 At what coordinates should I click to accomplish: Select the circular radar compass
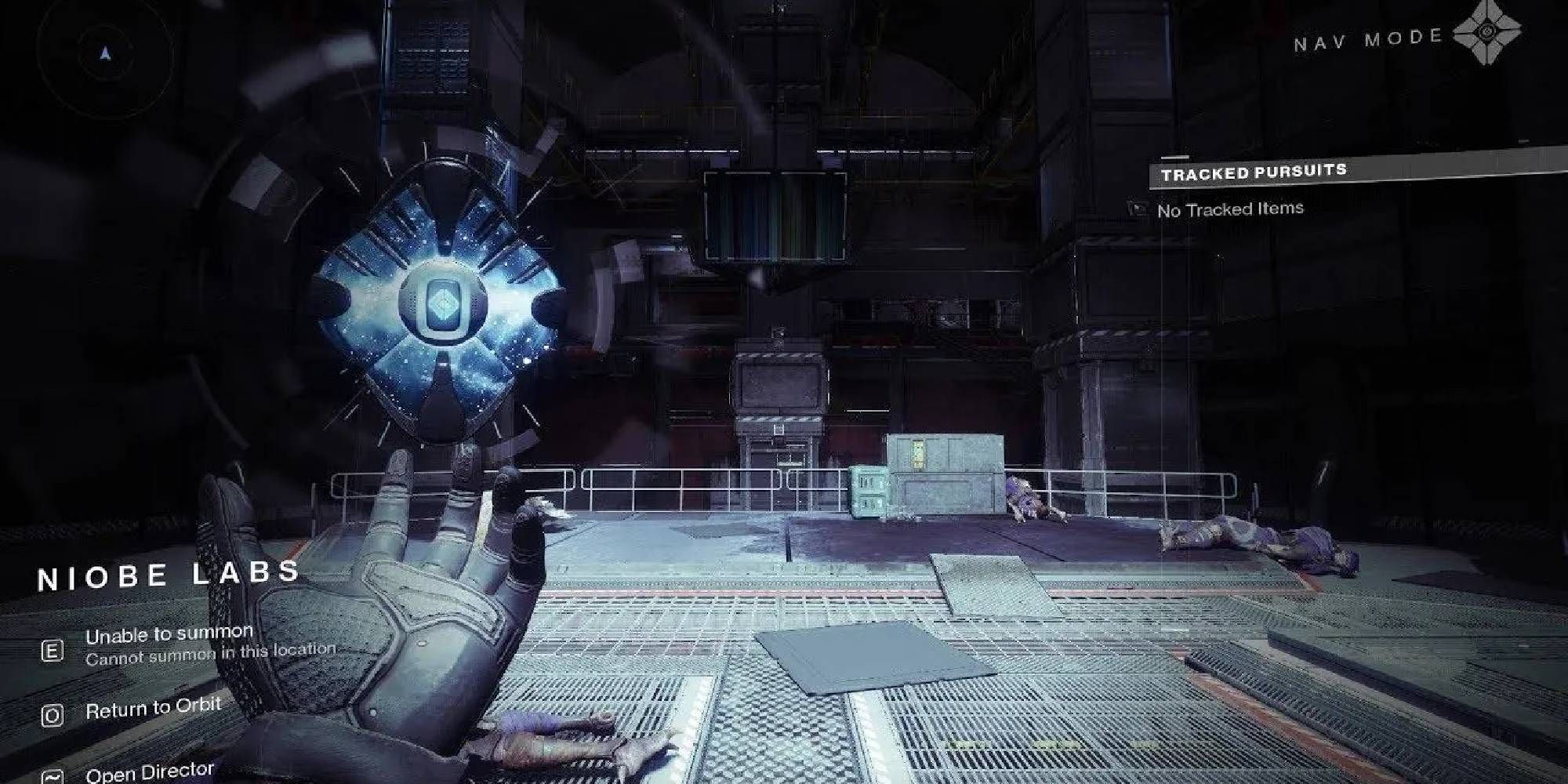point(104,53)
